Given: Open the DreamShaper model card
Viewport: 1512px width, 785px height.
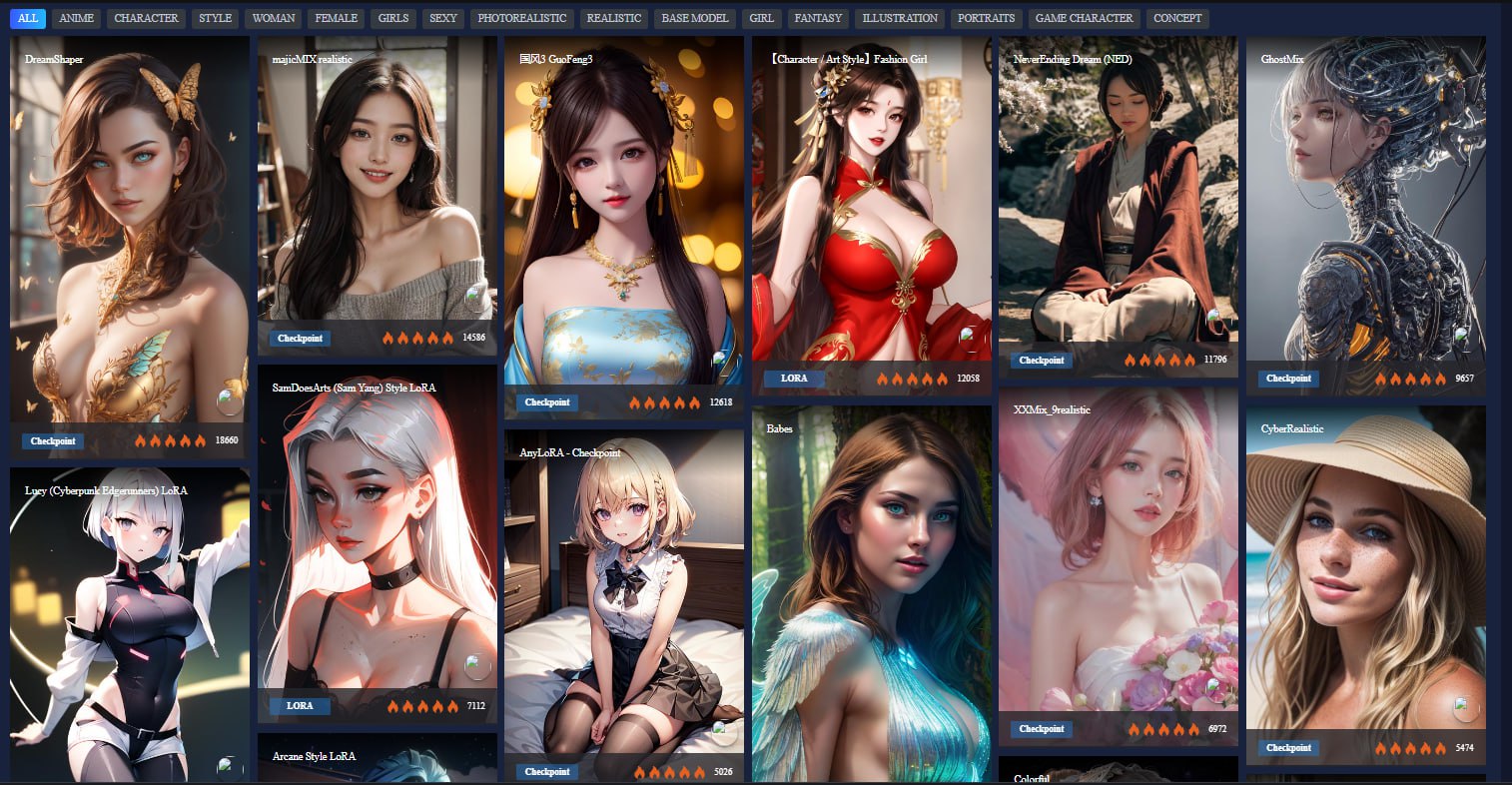Looking at the screenshot, I should click(129, 230).
